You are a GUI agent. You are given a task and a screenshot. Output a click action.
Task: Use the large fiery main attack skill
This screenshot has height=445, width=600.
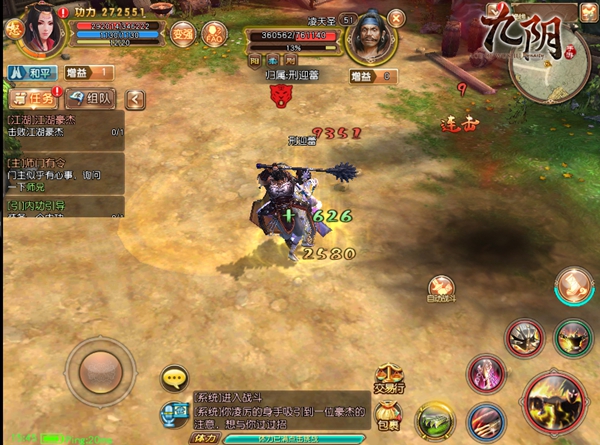pyautogui.click(x=554, y=401)
